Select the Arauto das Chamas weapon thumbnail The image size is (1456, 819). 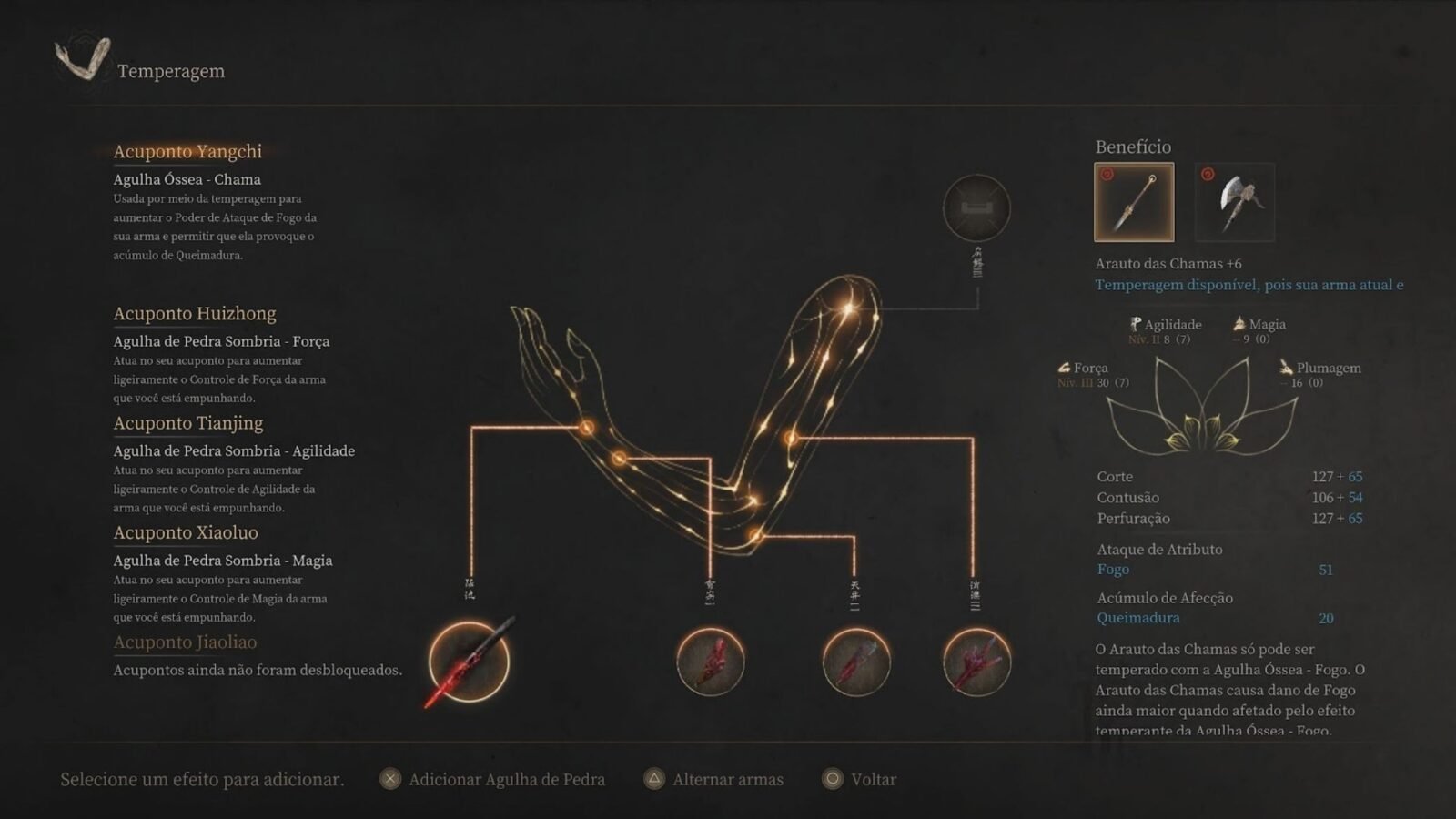coord(1134,202)
